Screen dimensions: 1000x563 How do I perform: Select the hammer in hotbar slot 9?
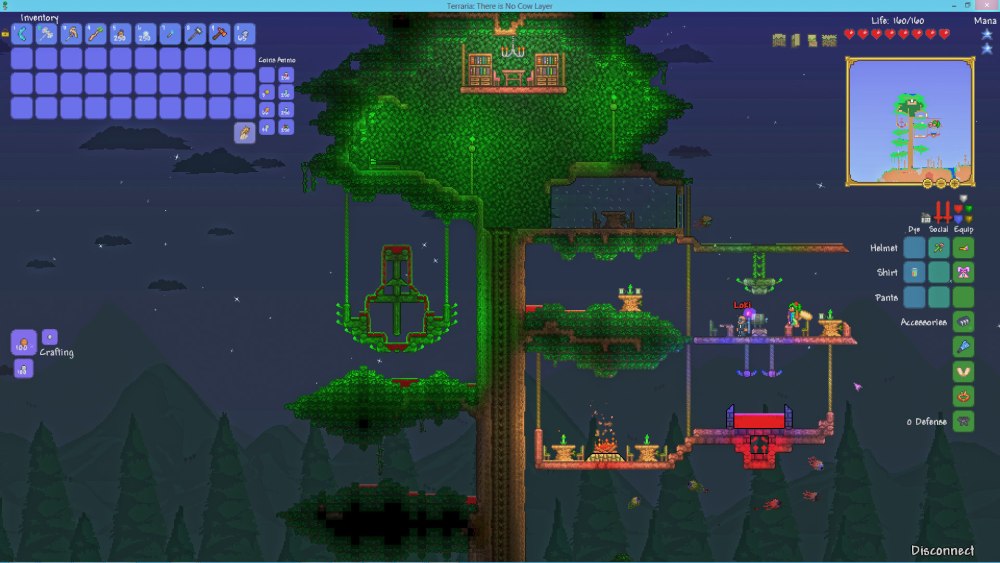click(x=220, y=35)
